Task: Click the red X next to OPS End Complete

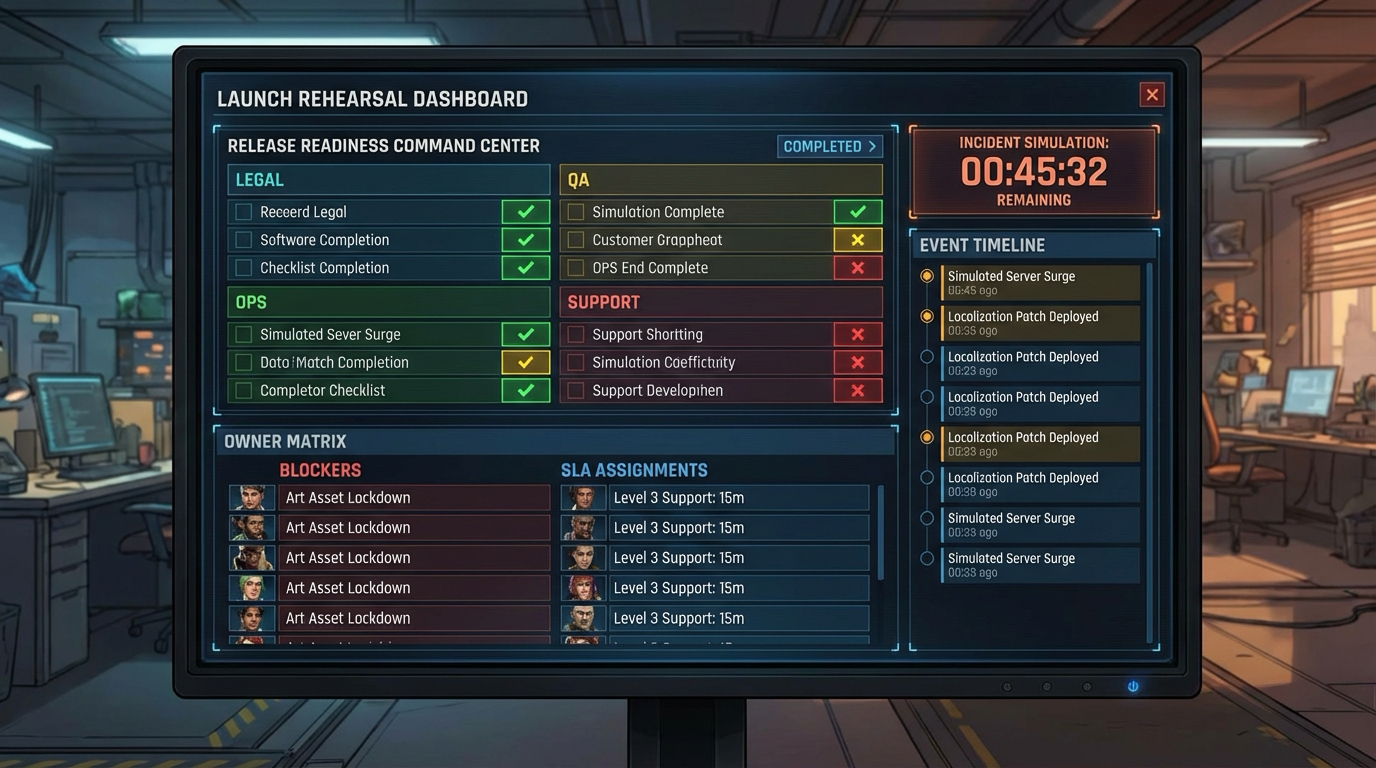Action: 858,267
